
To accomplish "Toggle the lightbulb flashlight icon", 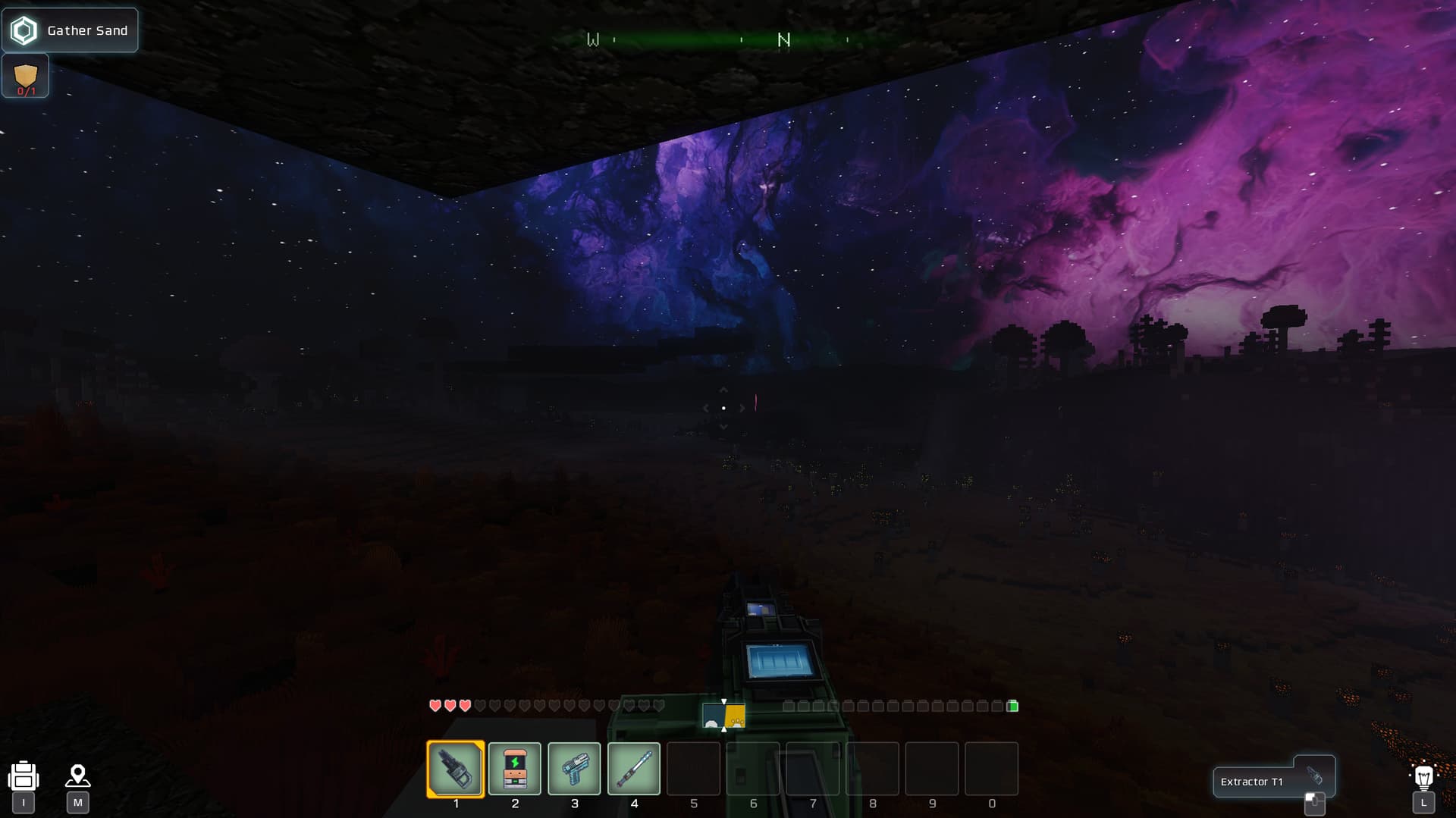I will (1423, 776).
